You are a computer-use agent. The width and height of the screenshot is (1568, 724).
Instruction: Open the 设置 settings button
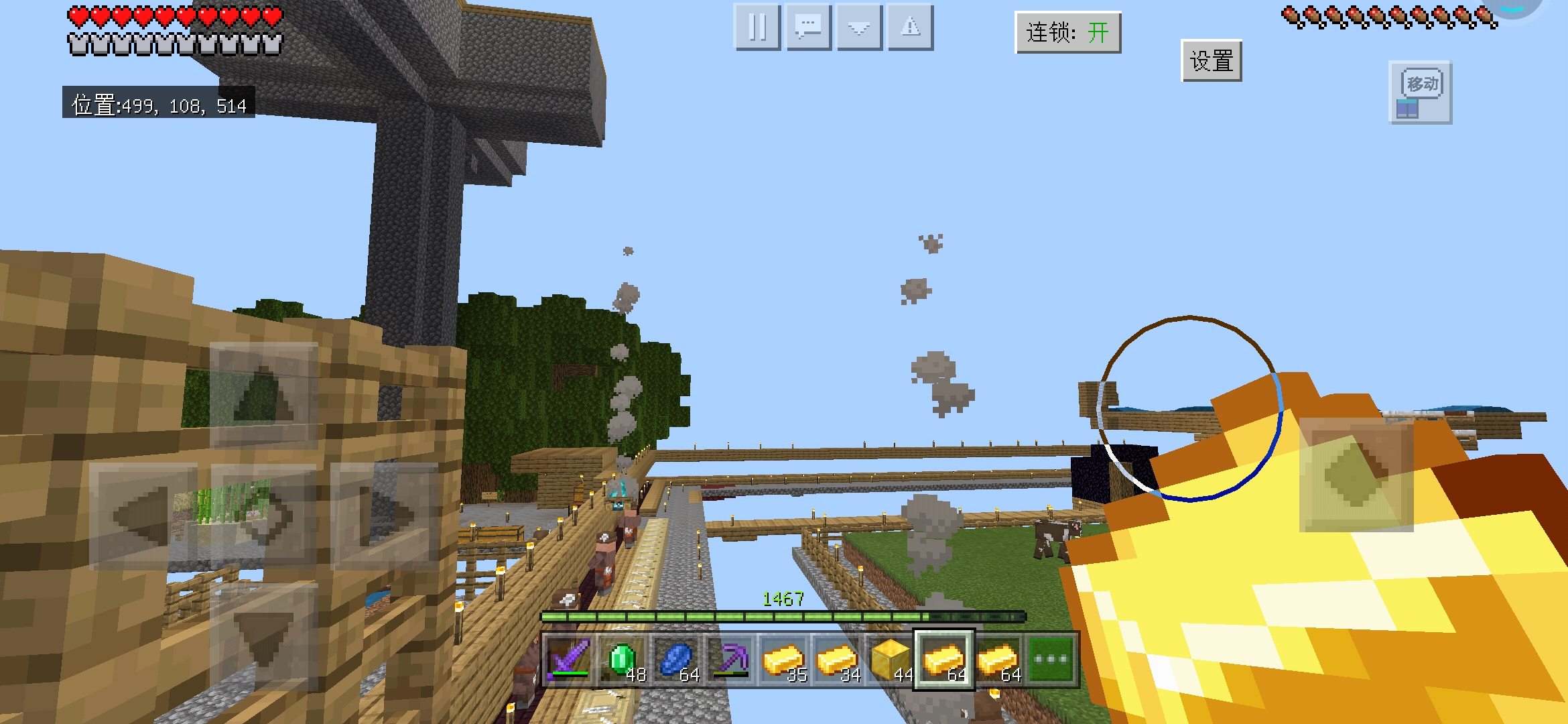pos(1211,61)
